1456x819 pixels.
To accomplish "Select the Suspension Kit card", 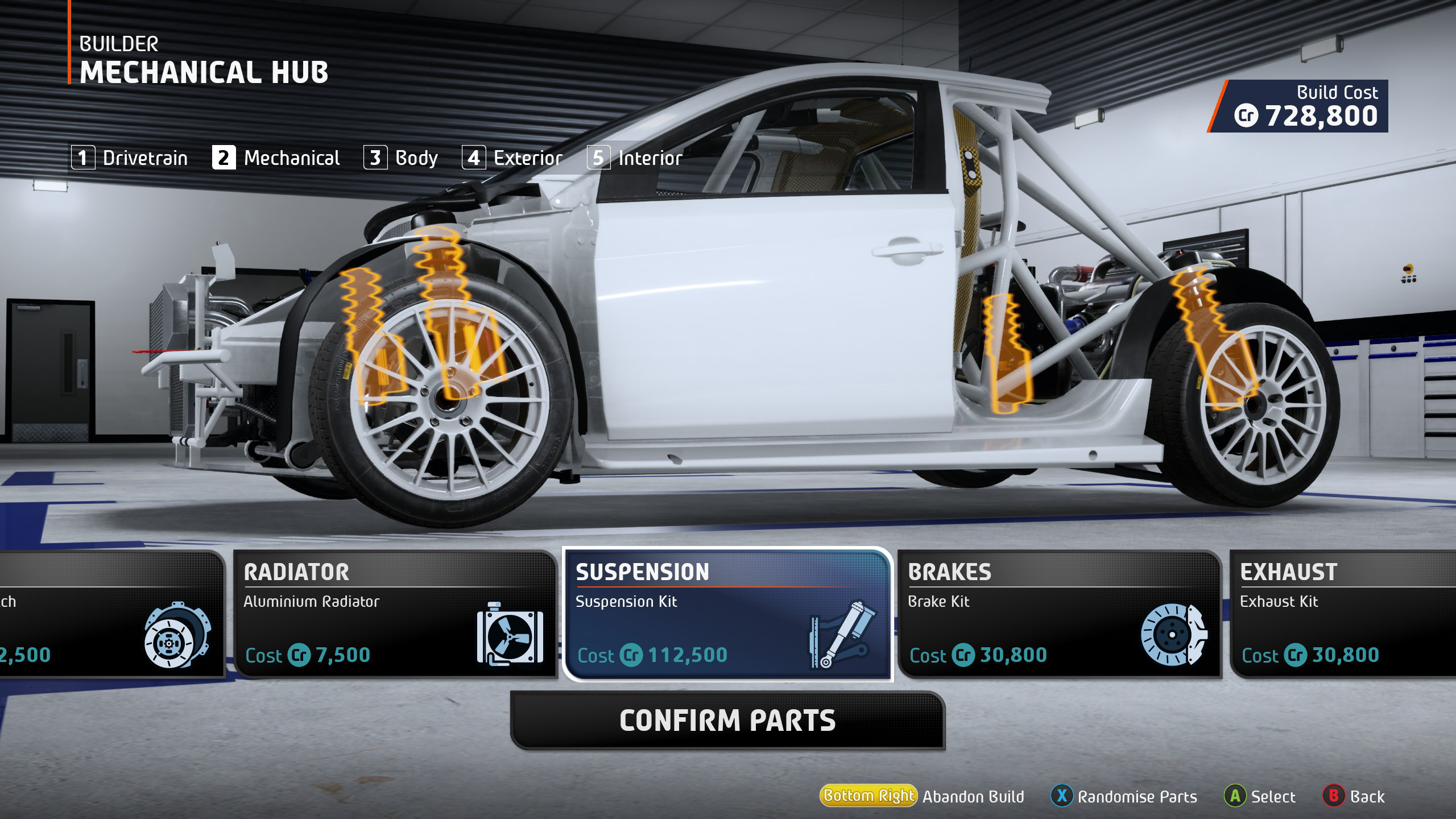I will (727, 614).
